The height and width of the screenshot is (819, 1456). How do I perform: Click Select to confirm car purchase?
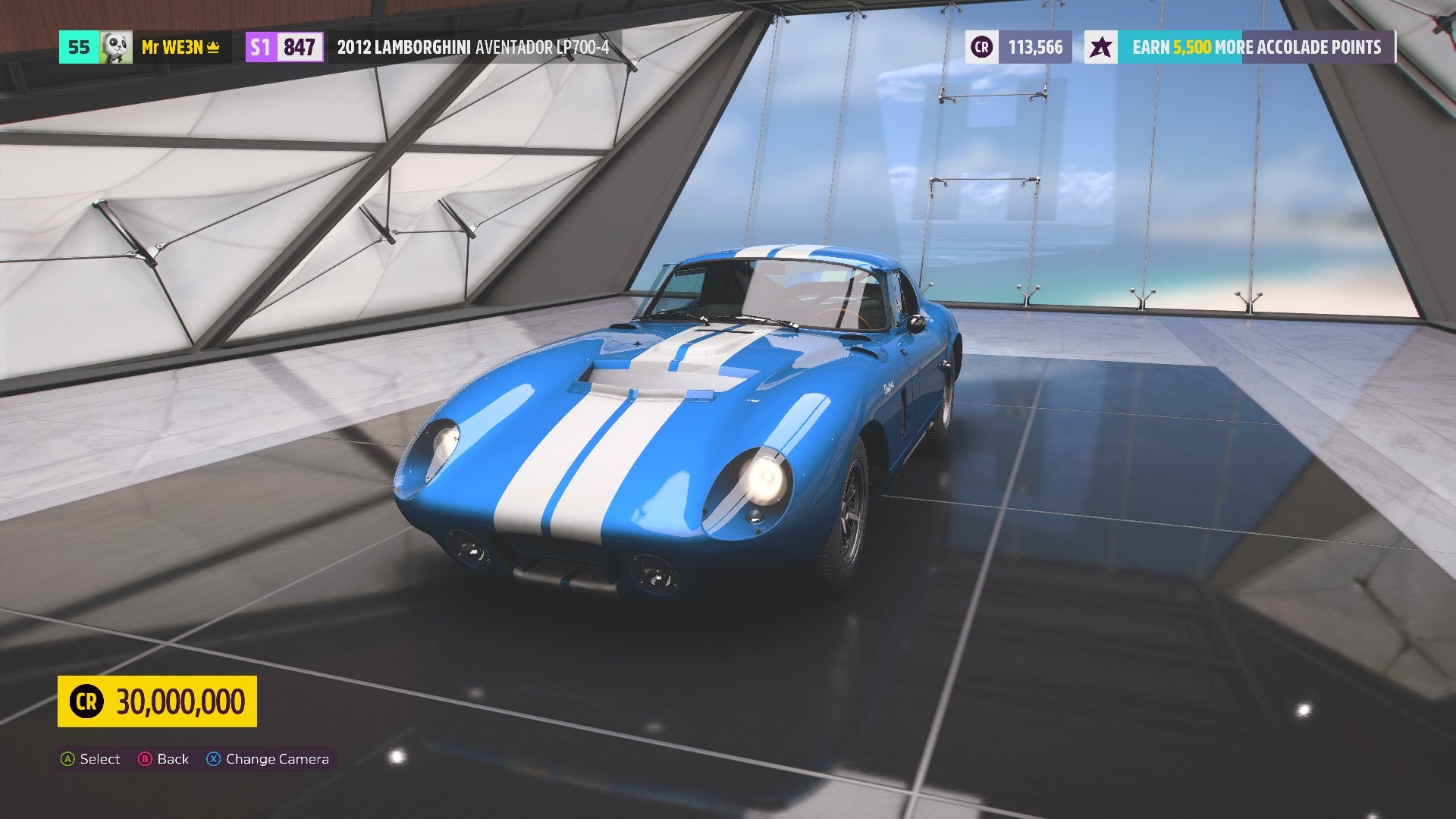91,758
